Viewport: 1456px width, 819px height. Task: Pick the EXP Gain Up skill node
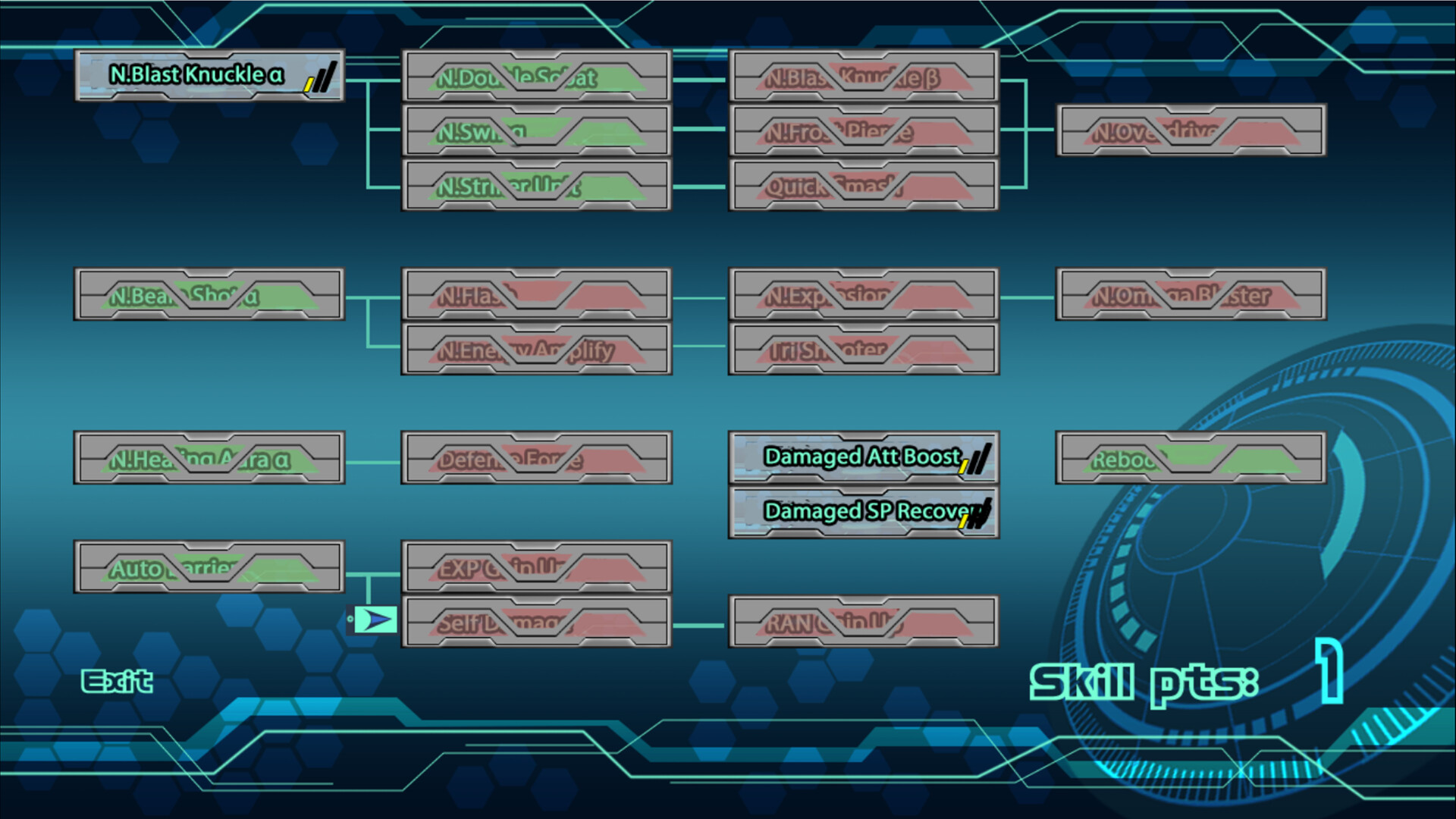[536, 567]
